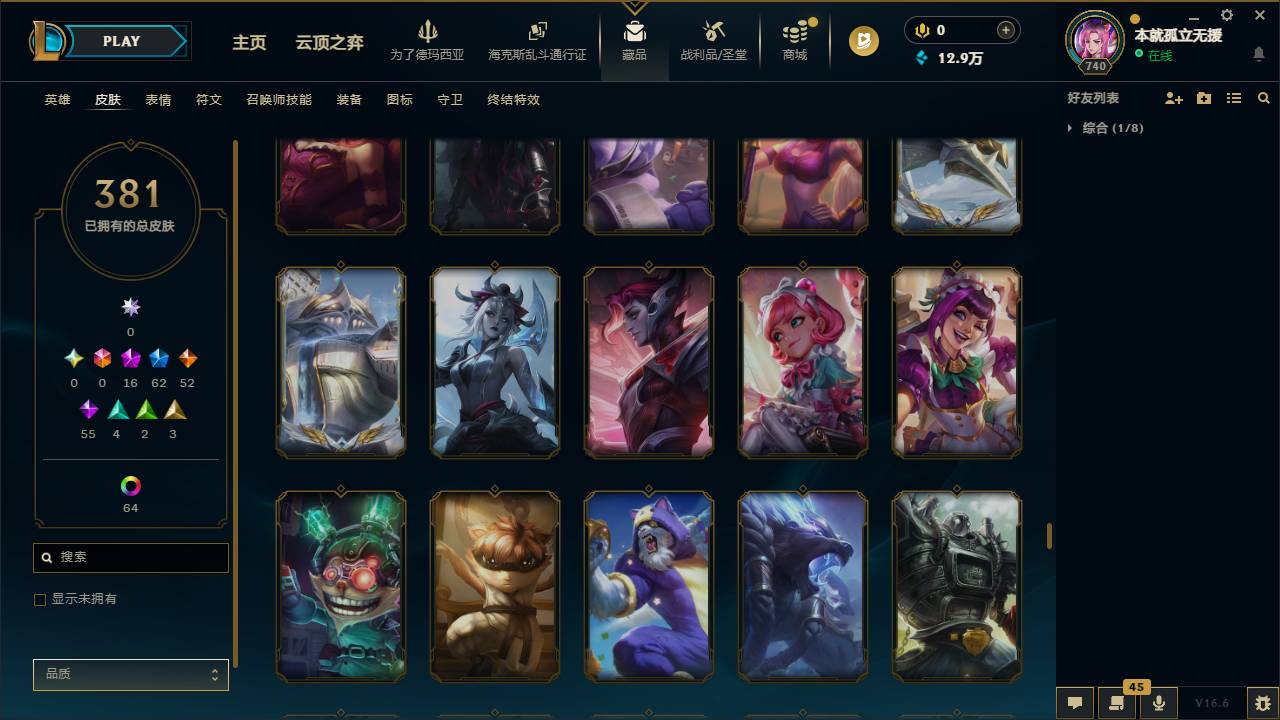Screen dimensions: 1280x720
Task: Open the 品质 quality dropdown
Action: pyautogui.click(x=130, y=674)
